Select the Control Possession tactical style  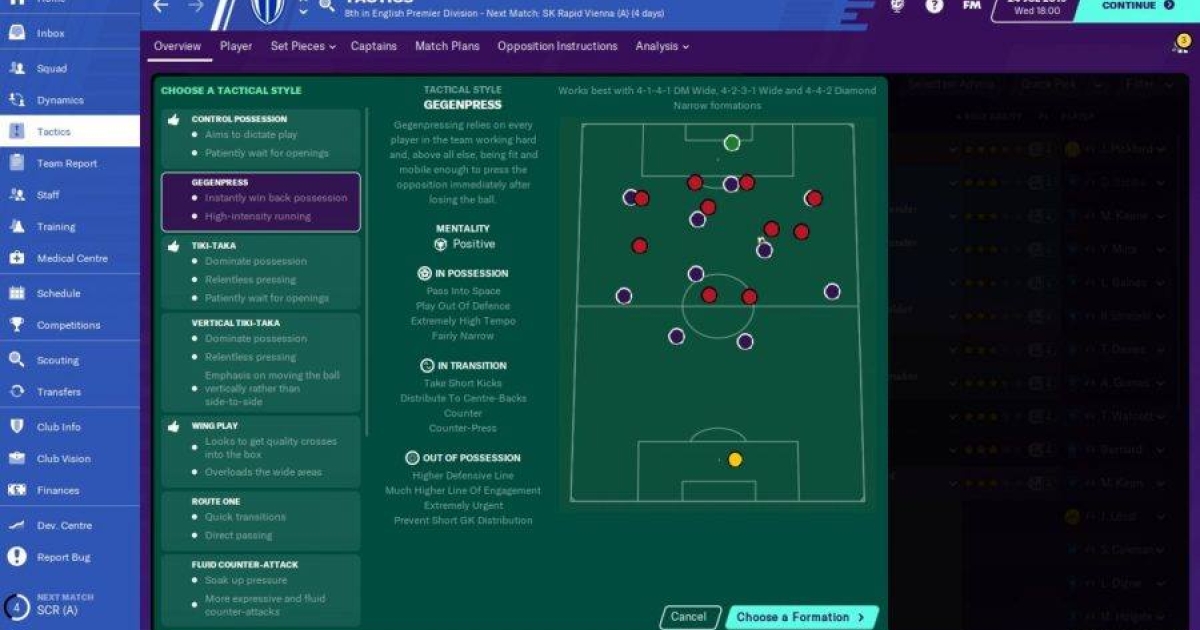pyautogui.click(x=260, y=136)
